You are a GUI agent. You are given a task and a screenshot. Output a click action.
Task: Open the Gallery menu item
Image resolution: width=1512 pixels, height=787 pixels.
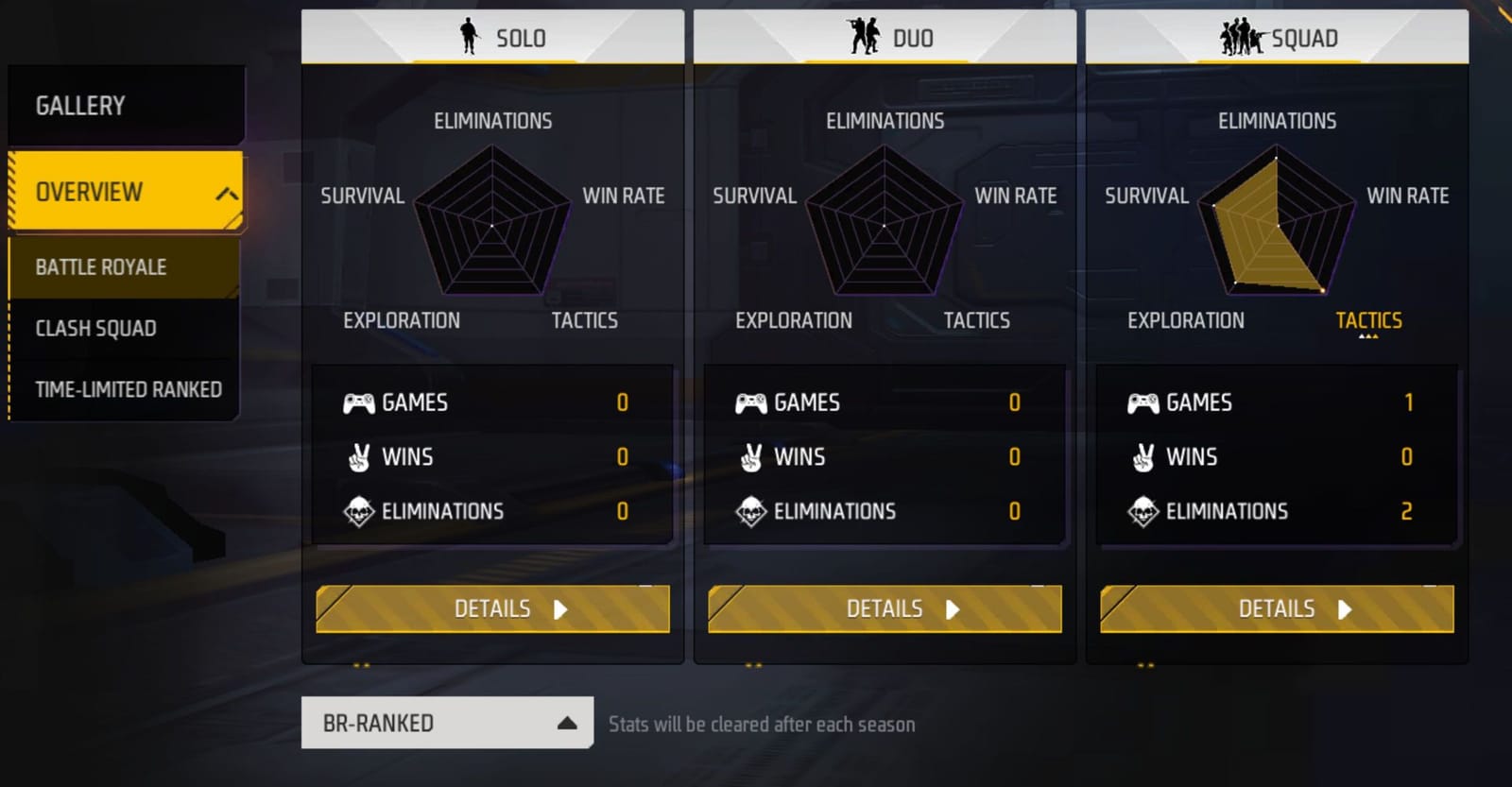tap(81, 105)
